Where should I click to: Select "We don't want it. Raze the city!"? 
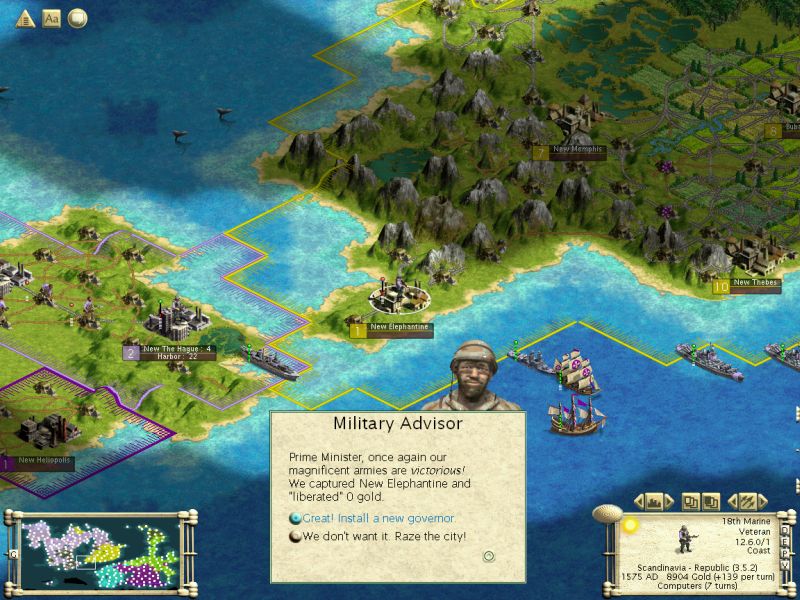(384, 536)
